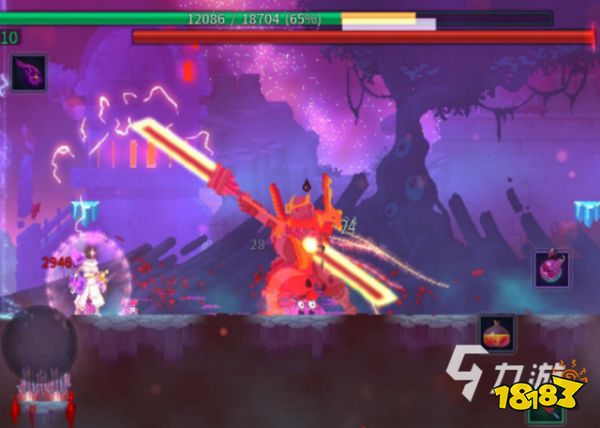Use the pink health flask
Screen dimensions: 600x428
[x=552, y=269]
